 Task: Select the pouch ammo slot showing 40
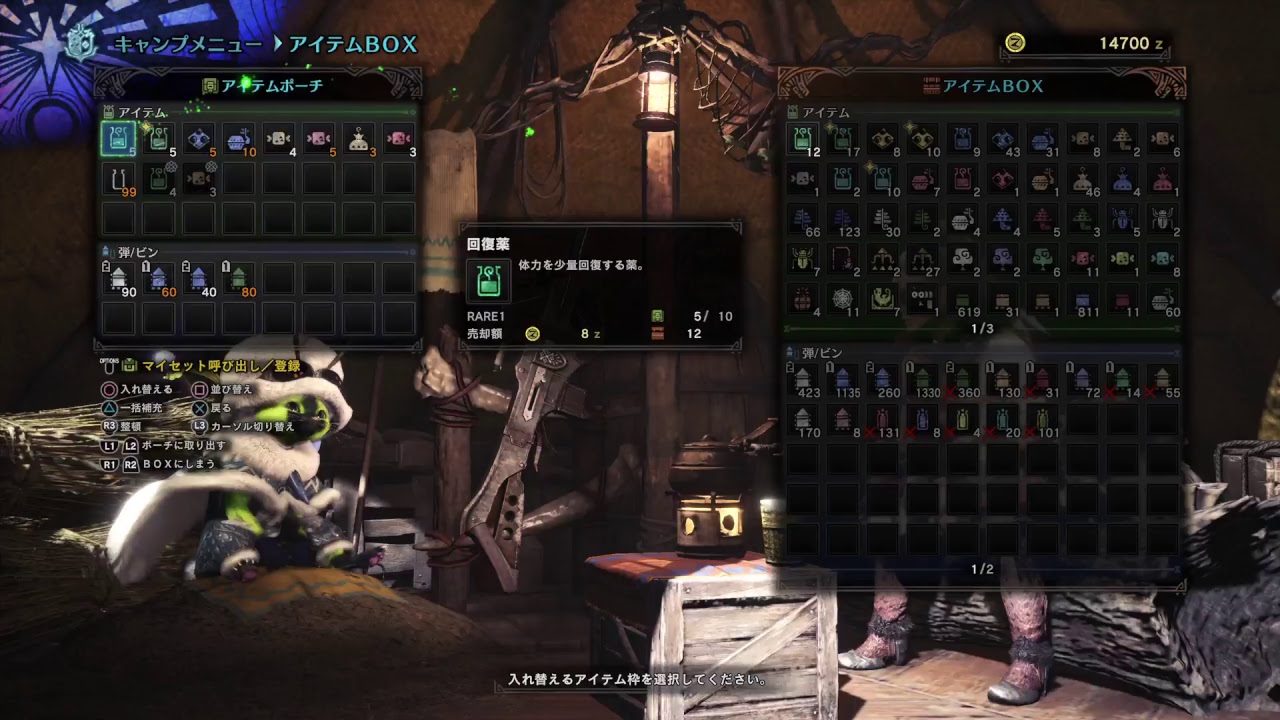coord(198,278)
